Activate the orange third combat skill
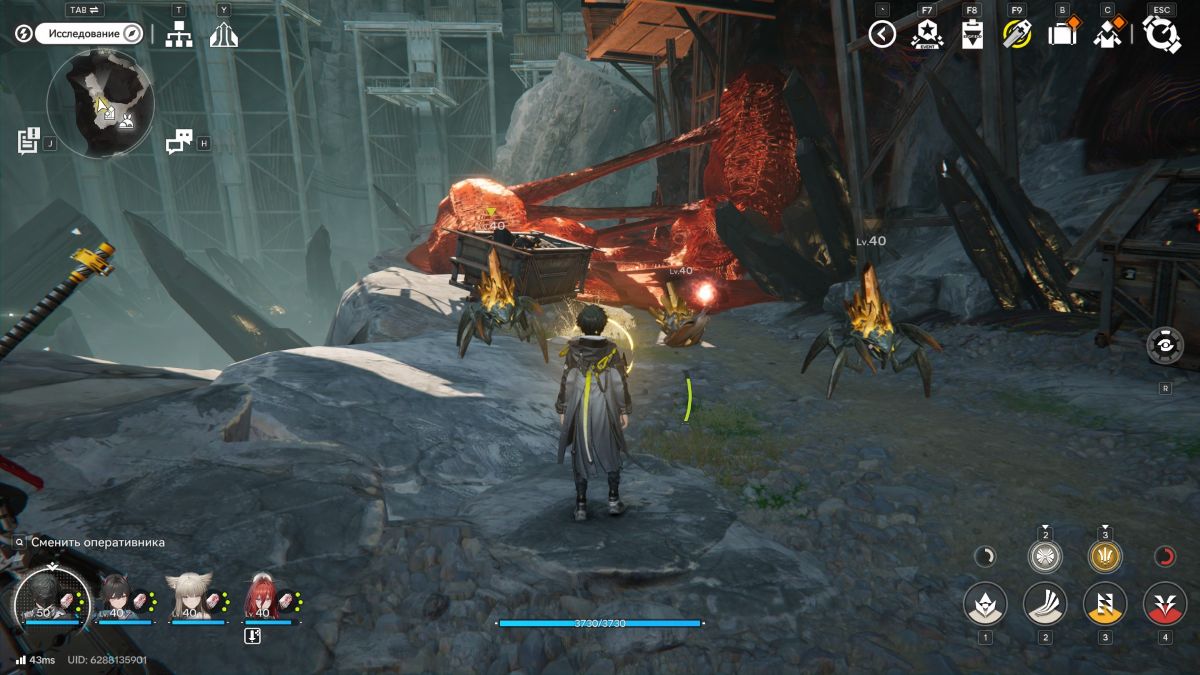 pos(1105,604)
